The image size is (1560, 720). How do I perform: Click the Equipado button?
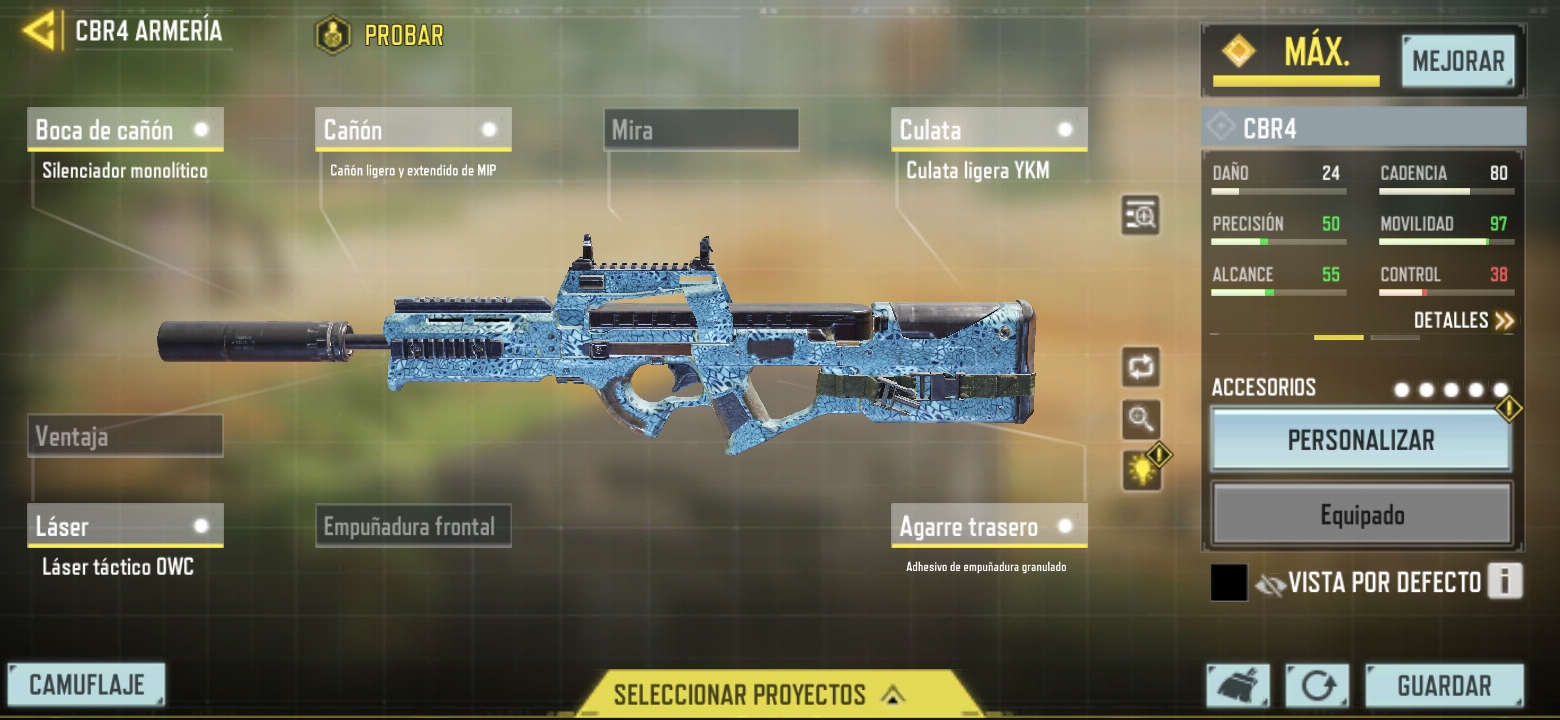pos(1361,516)
